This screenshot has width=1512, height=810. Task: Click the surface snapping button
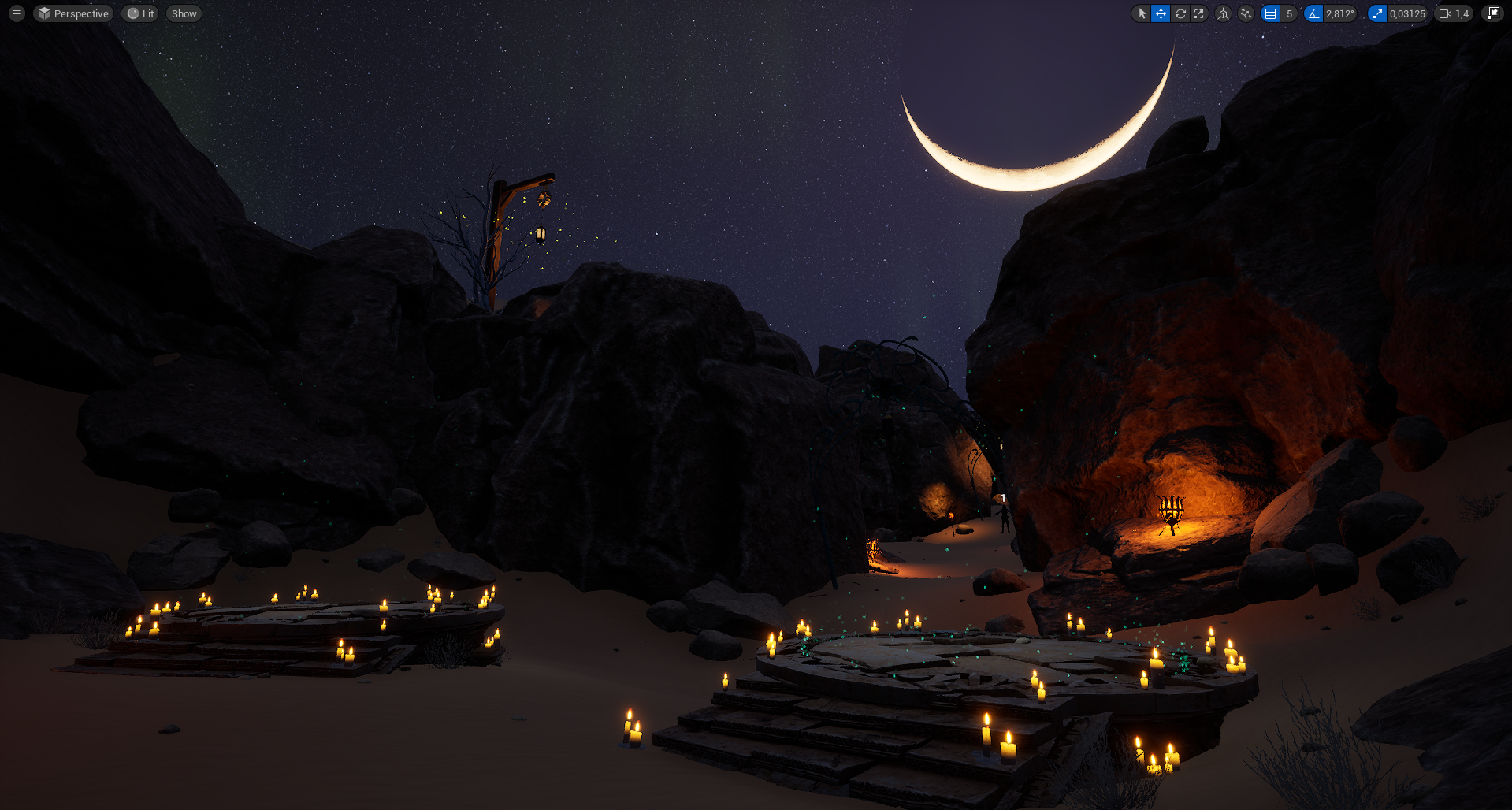click(x=1246, y=13)
